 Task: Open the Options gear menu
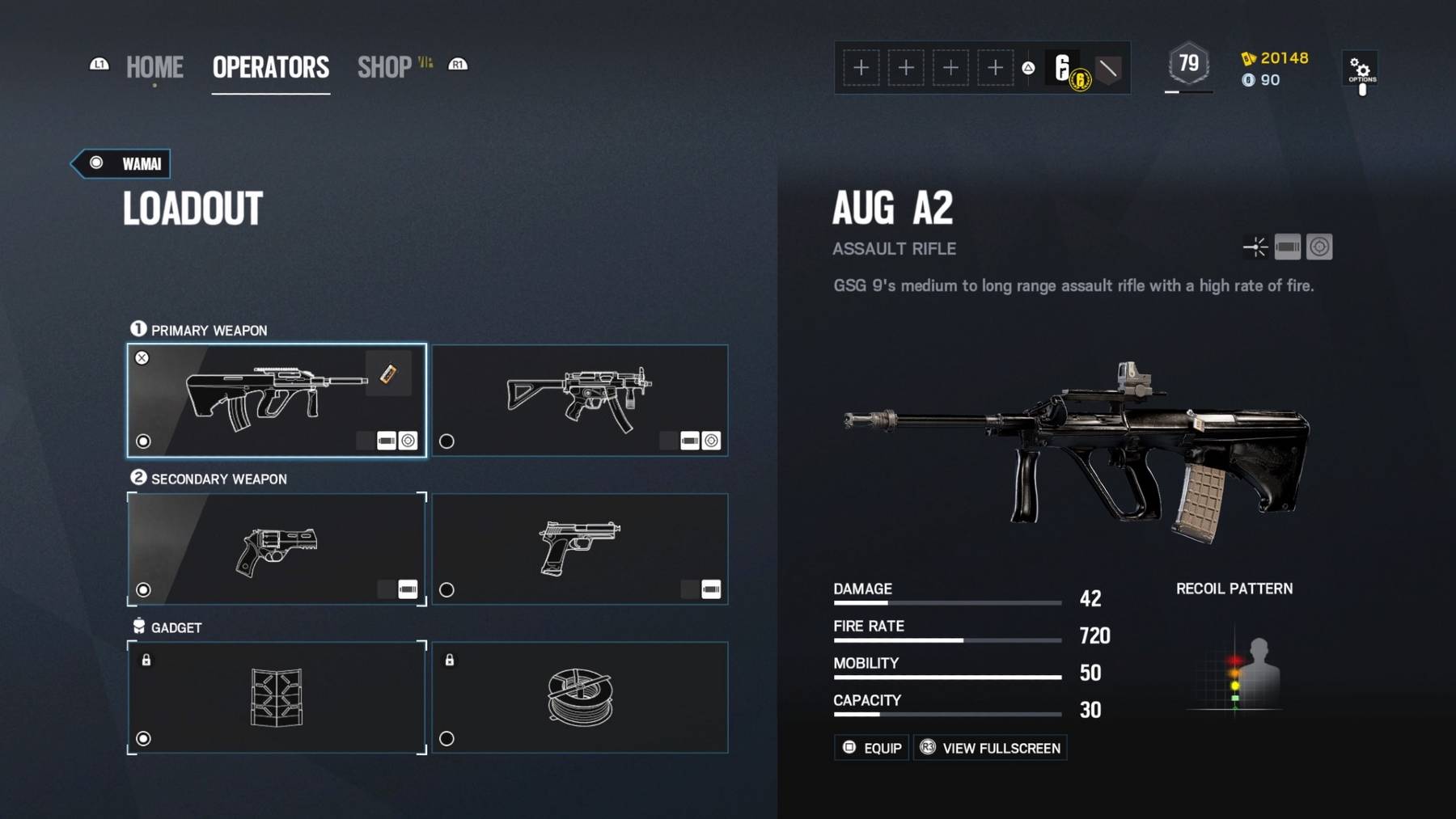1361,70
